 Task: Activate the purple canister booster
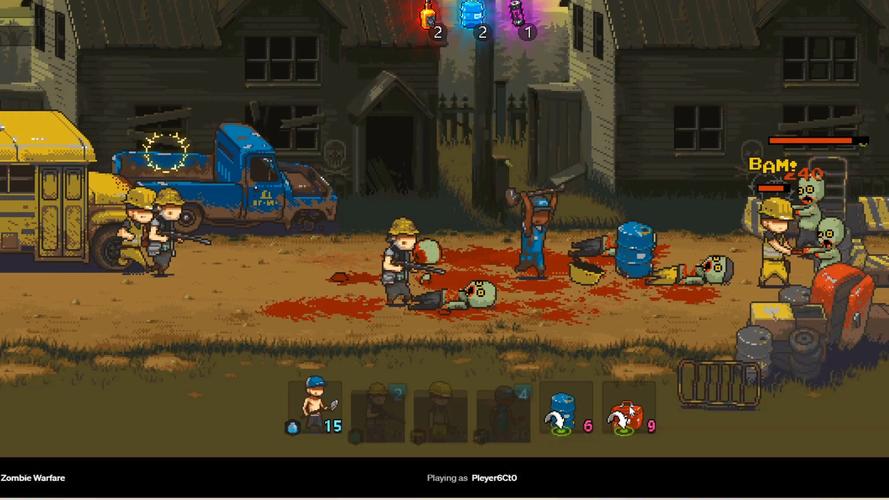tap(517, 14)
